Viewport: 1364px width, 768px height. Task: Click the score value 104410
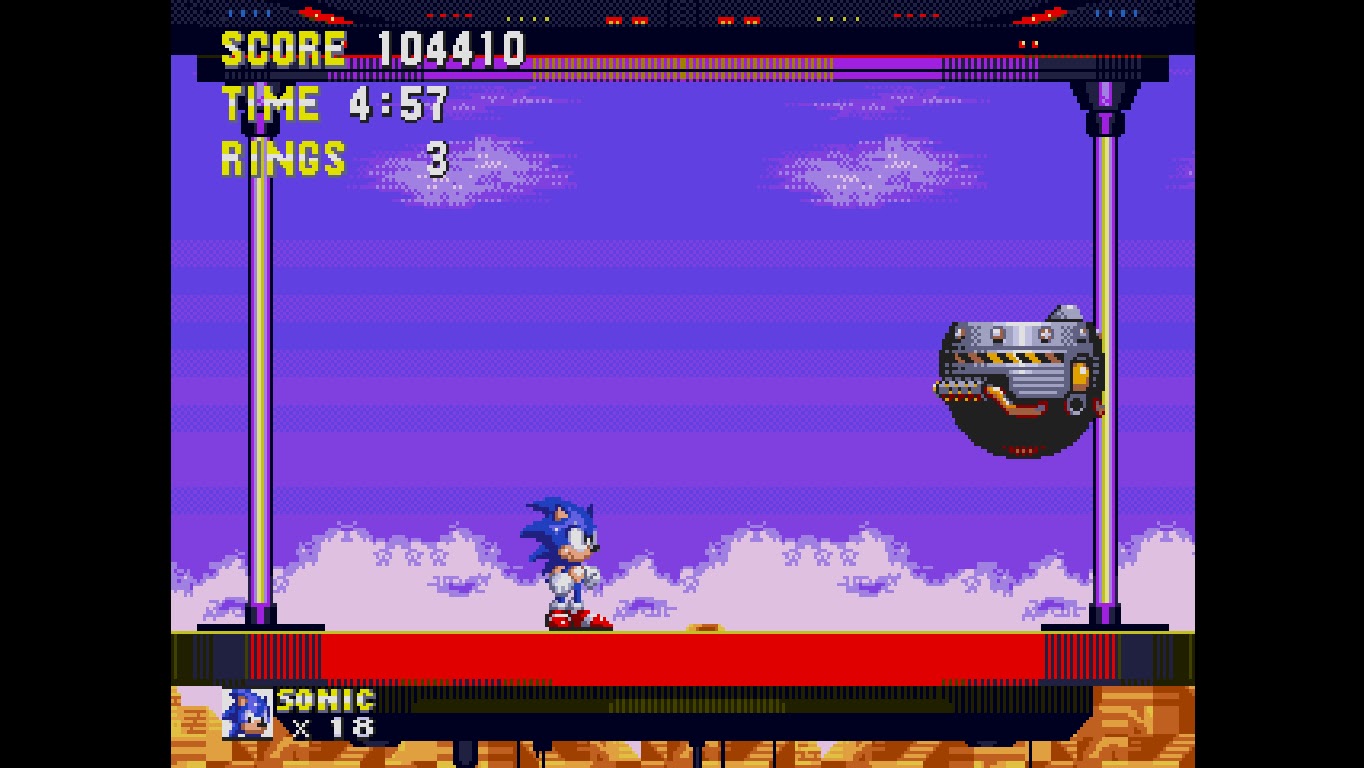pyautogui.click(x=450, y=45)
